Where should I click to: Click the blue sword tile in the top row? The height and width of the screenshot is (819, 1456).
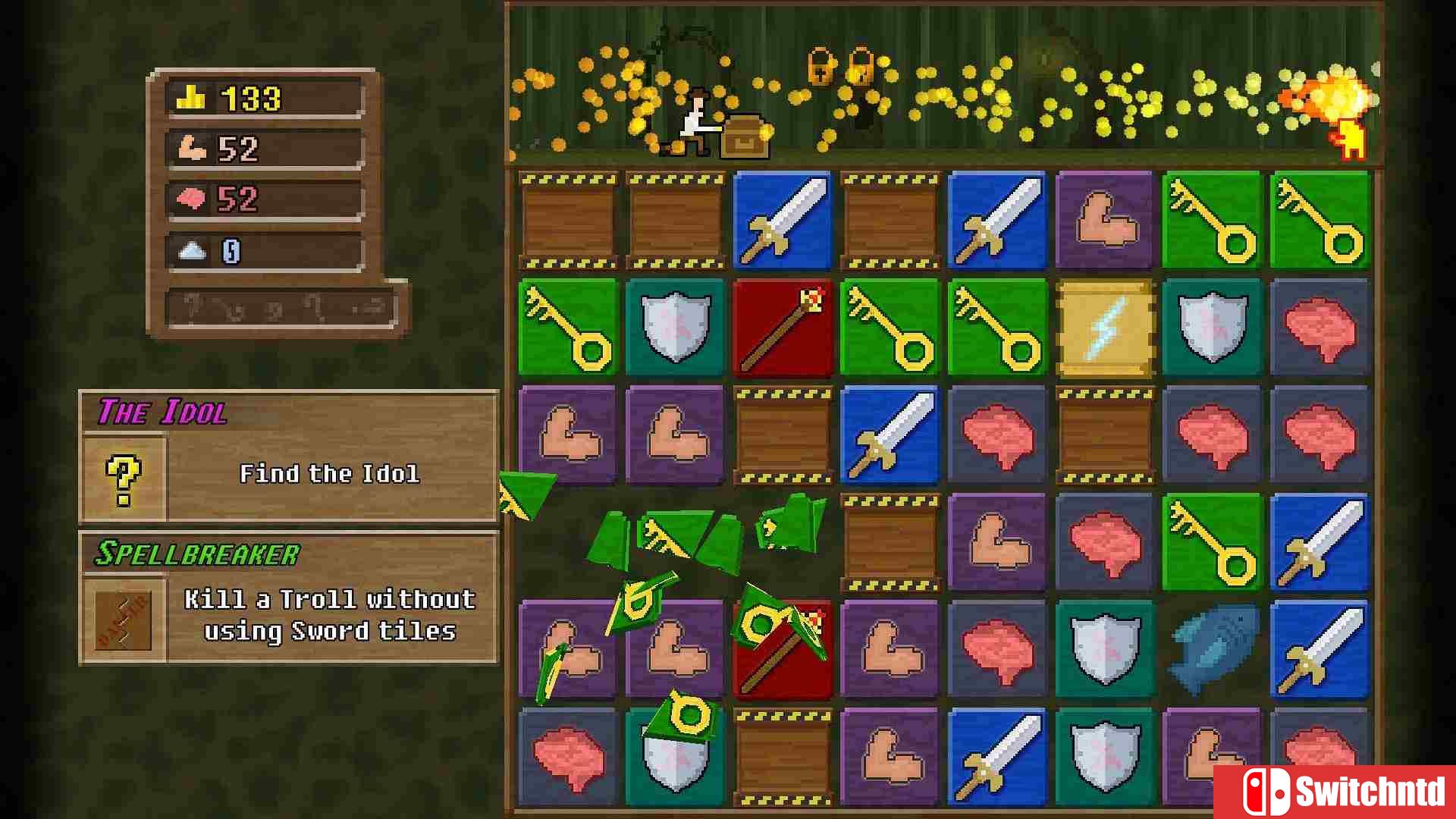coord(783,220)
